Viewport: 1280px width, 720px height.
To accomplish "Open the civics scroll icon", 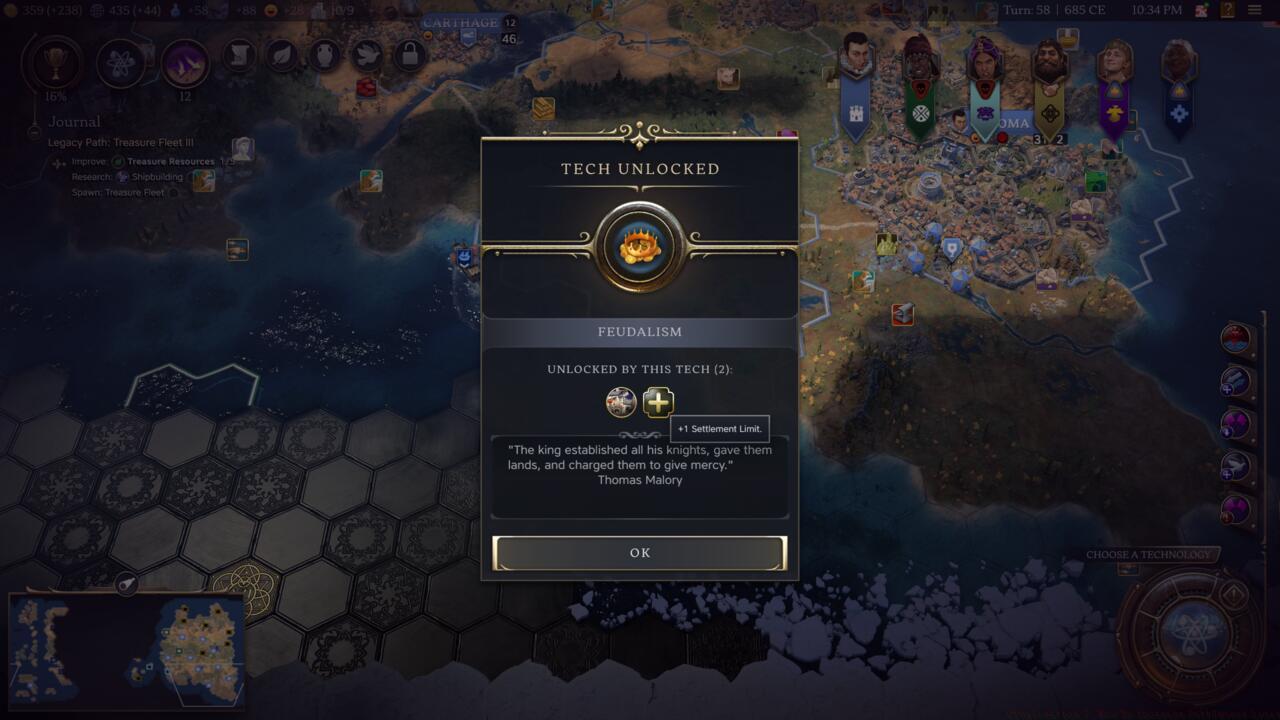I will coord(238,56).
